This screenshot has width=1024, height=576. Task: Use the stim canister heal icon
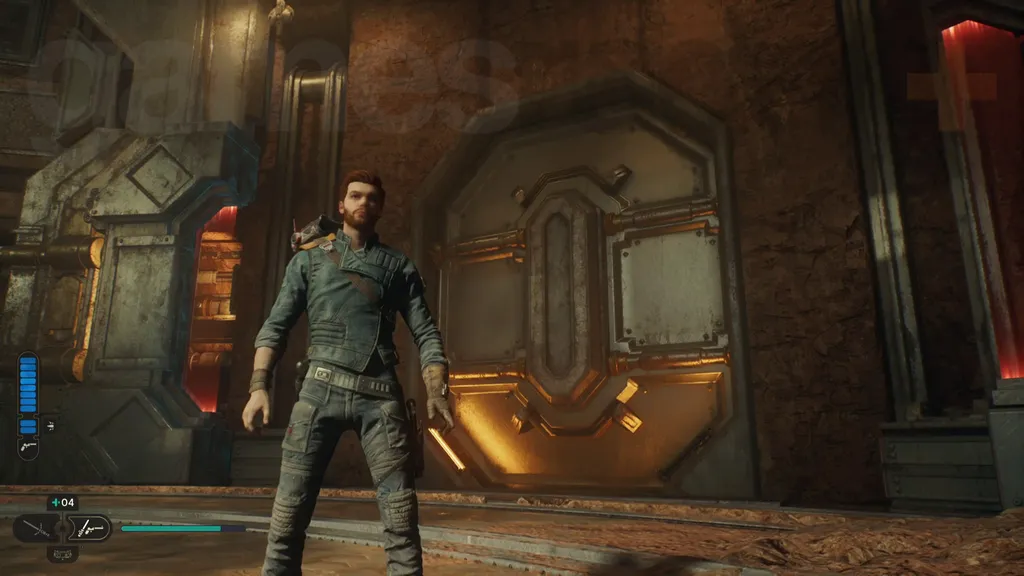(x=62, y=503)
